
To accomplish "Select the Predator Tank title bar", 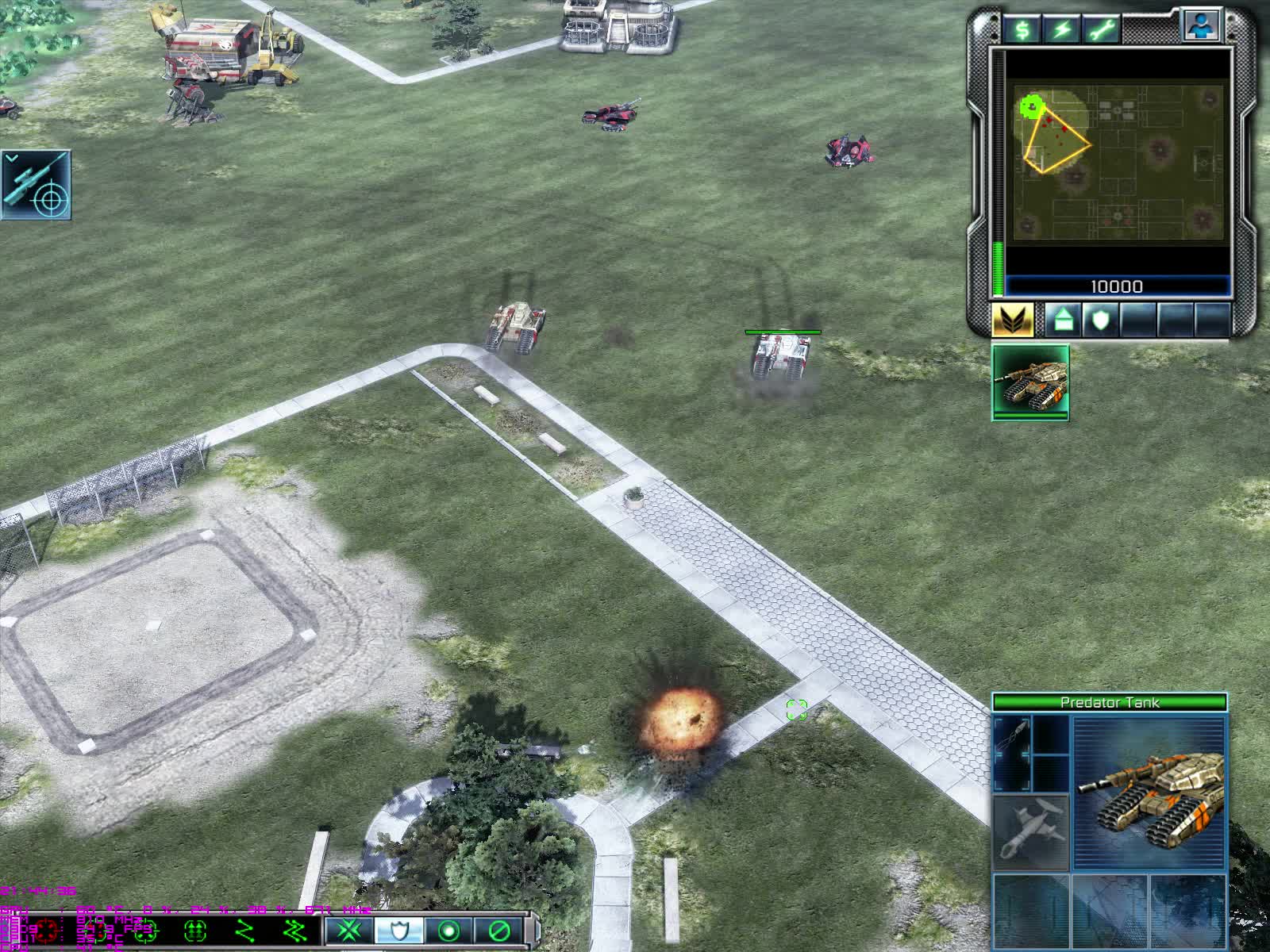I will pos(1111,701).
